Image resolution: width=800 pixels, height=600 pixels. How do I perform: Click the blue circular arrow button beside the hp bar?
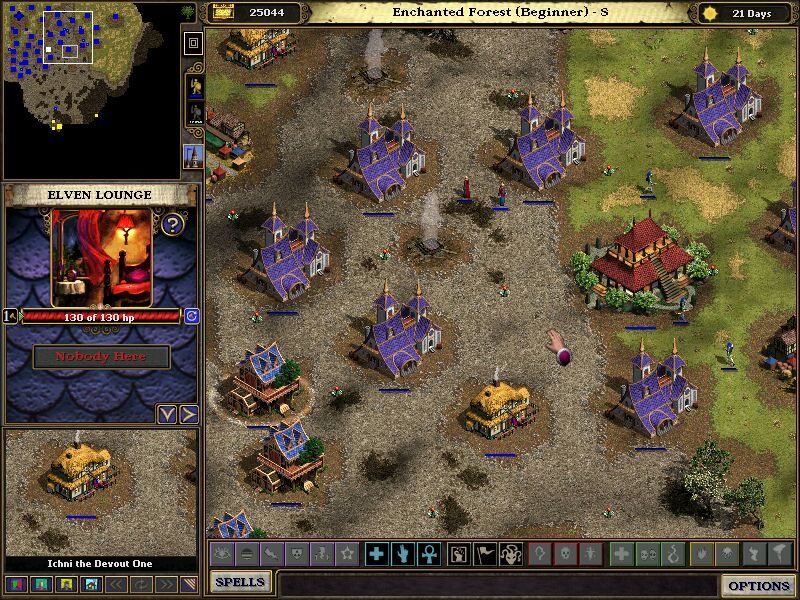[x=191, y=316]
